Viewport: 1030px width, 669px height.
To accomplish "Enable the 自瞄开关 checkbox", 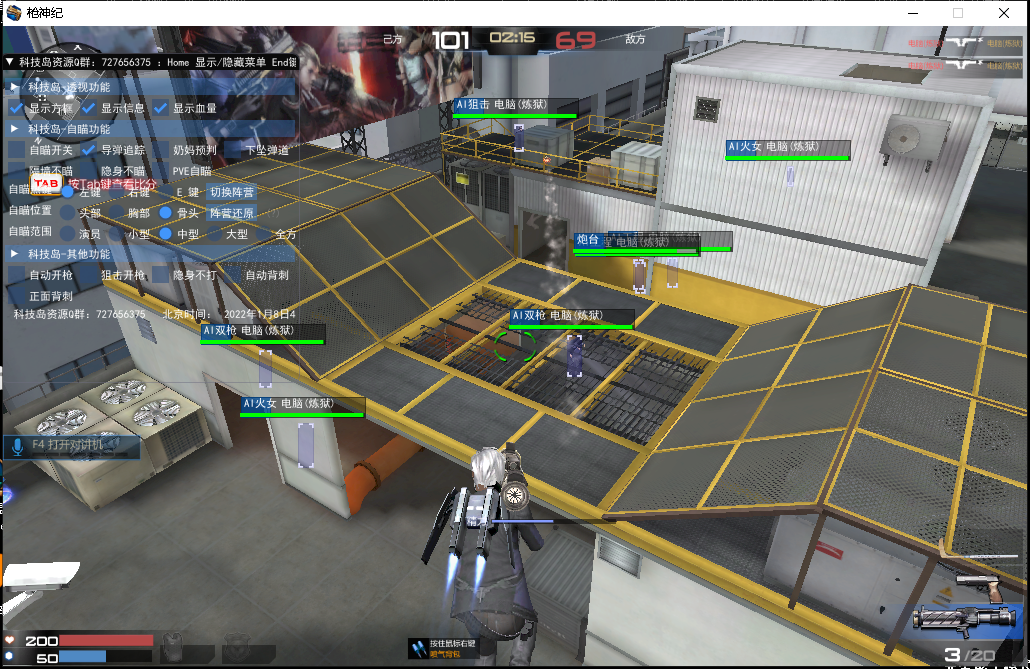I will 17,150.
